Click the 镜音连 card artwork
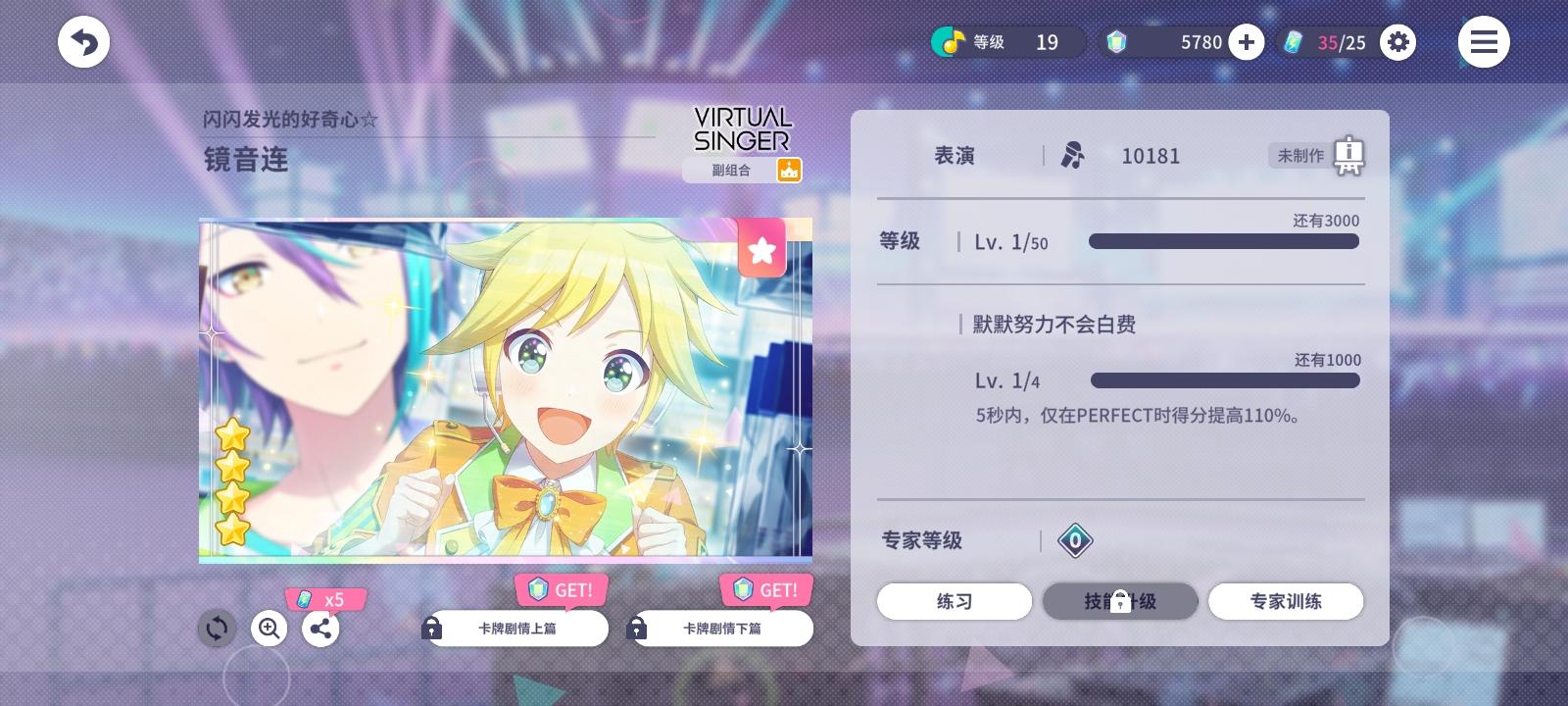The image size is (1568, 706). click(x=505, y=390)
